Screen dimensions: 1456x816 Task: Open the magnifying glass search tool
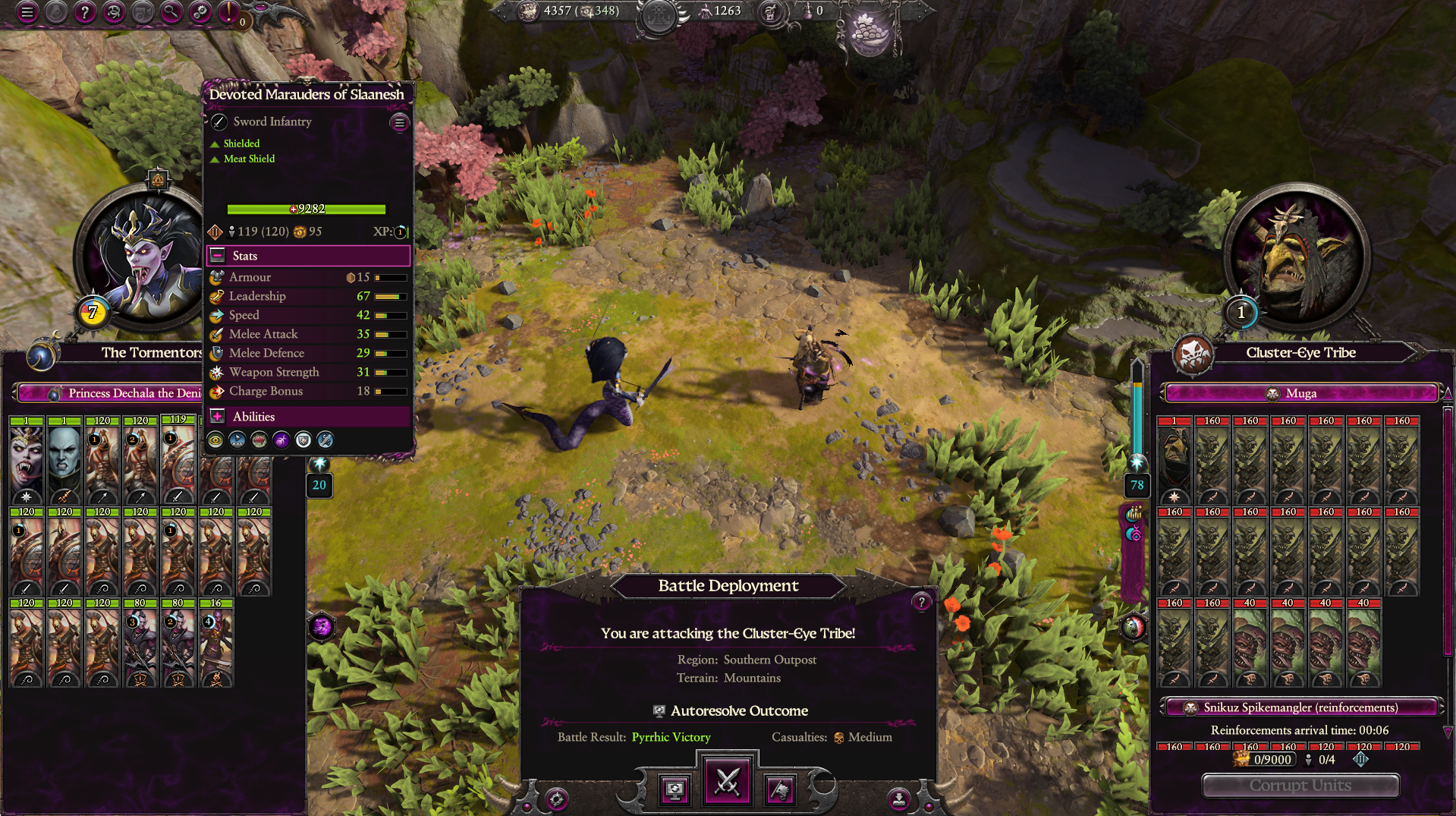(171, 12)
